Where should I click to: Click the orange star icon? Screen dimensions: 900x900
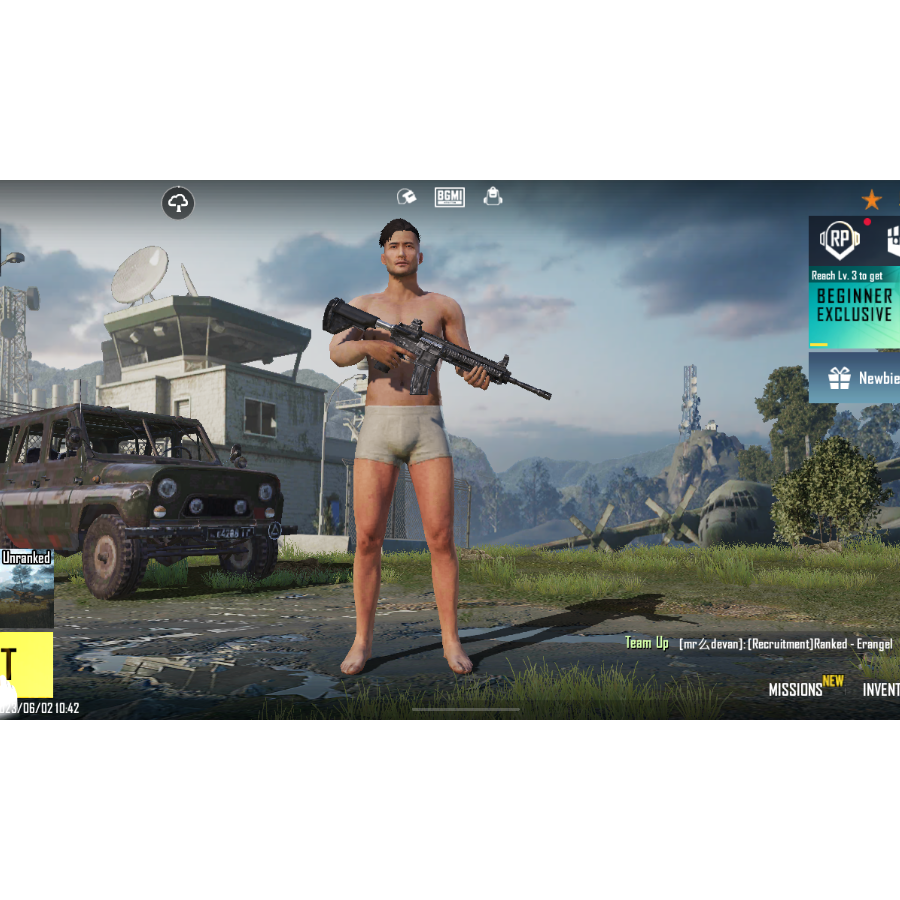pos(872,199)
